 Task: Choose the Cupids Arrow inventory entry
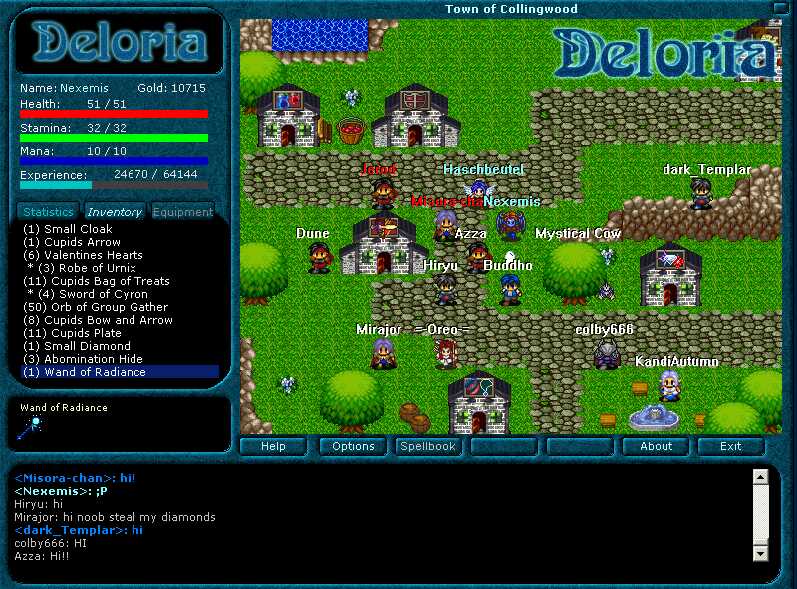[71, 242]
